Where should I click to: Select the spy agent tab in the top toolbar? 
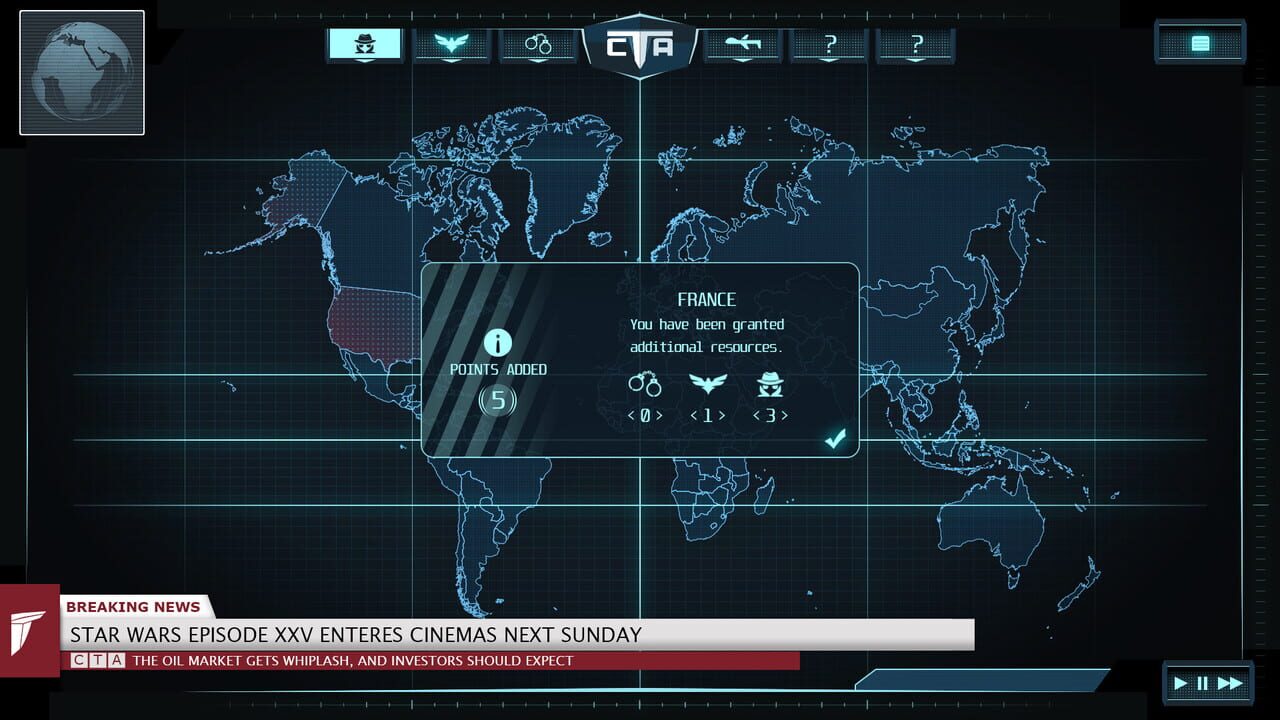[365, 42]
